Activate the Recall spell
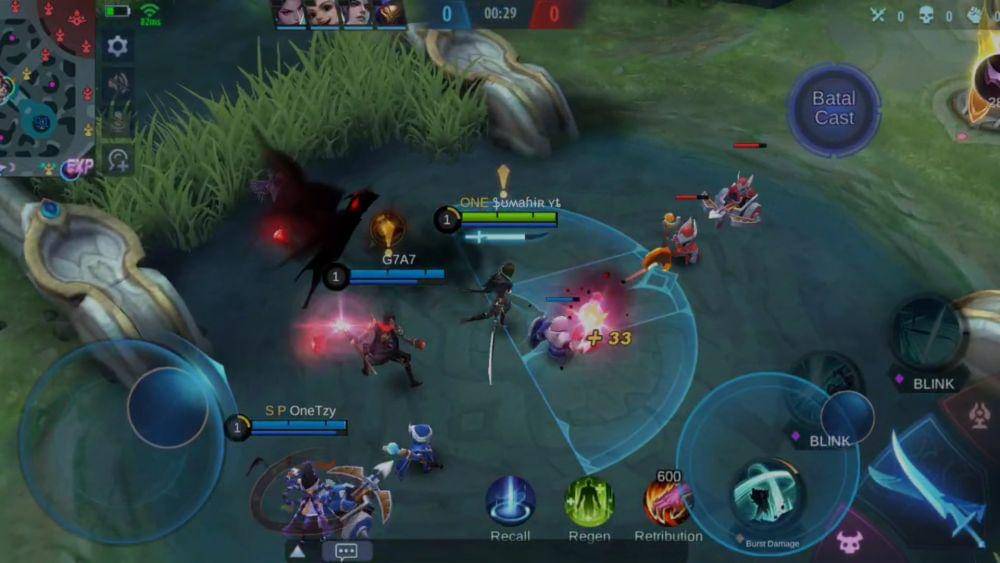 point(510,502)
